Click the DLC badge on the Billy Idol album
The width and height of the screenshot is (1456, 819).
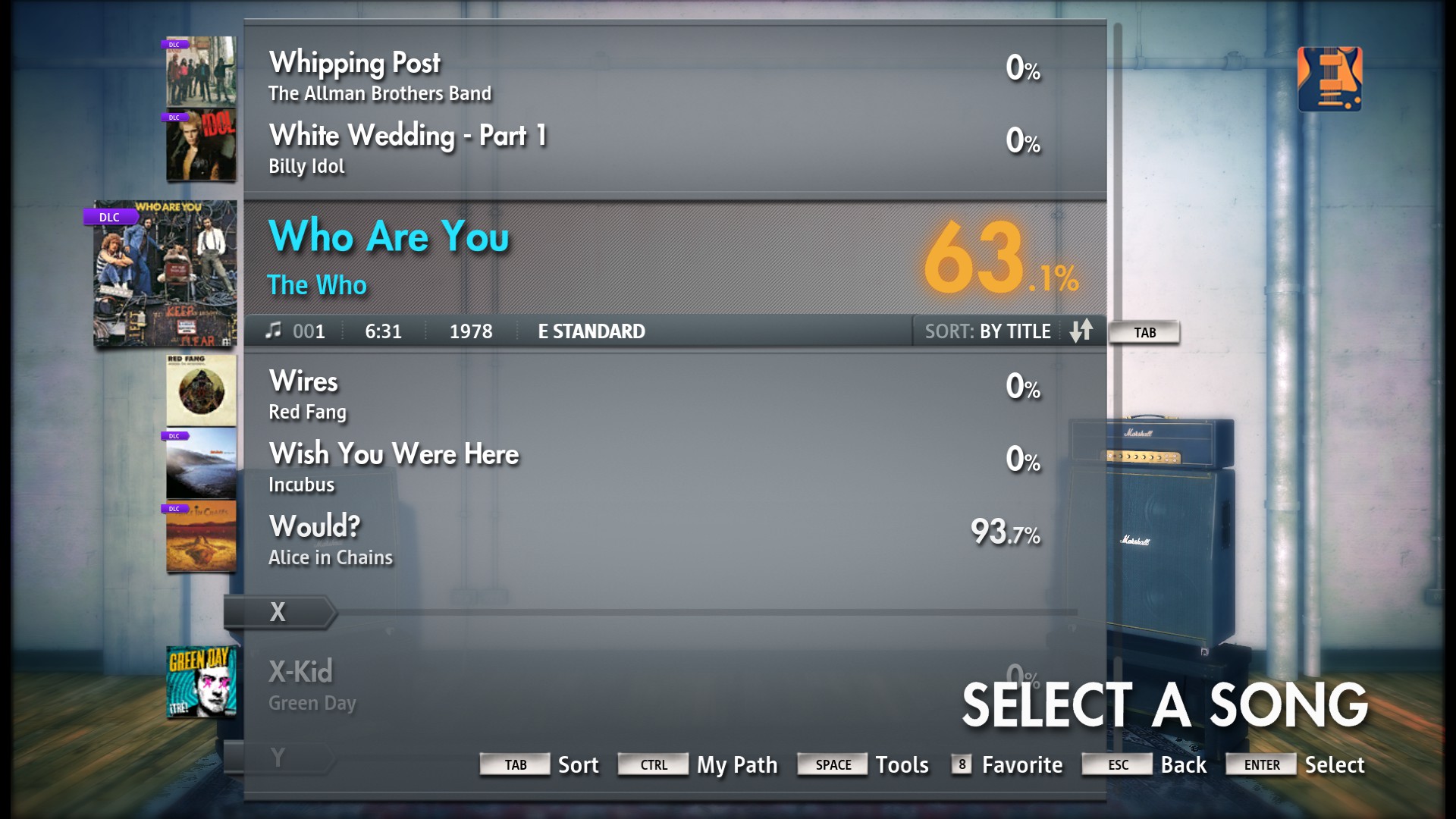click(x=174, y=118)
